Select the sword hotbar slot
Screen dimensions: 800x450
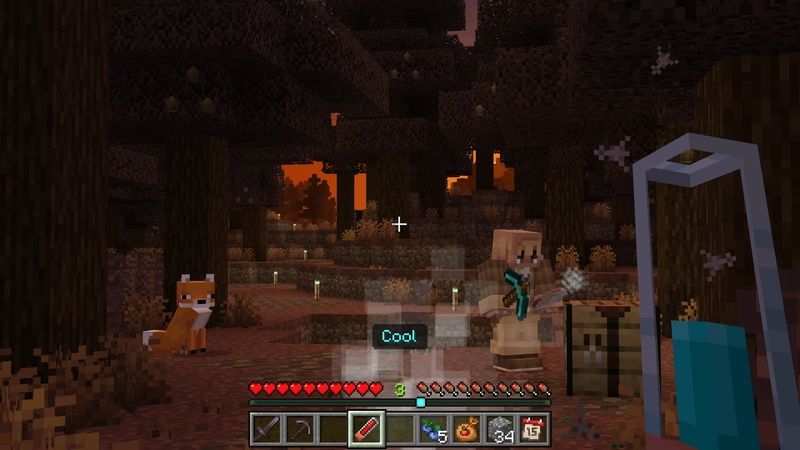point(264,430)
